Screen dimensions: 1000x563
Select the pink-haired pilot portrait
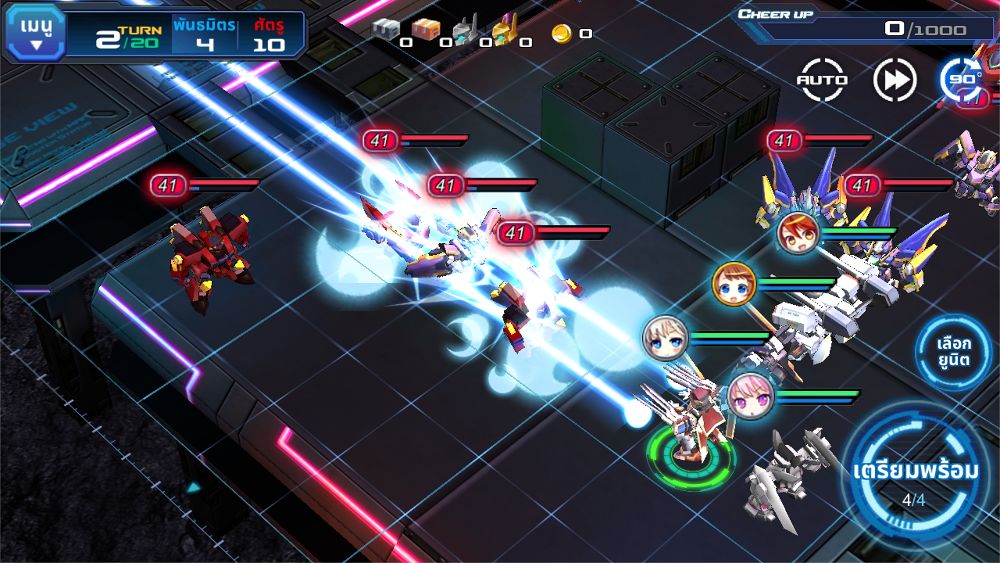point(749,396)
